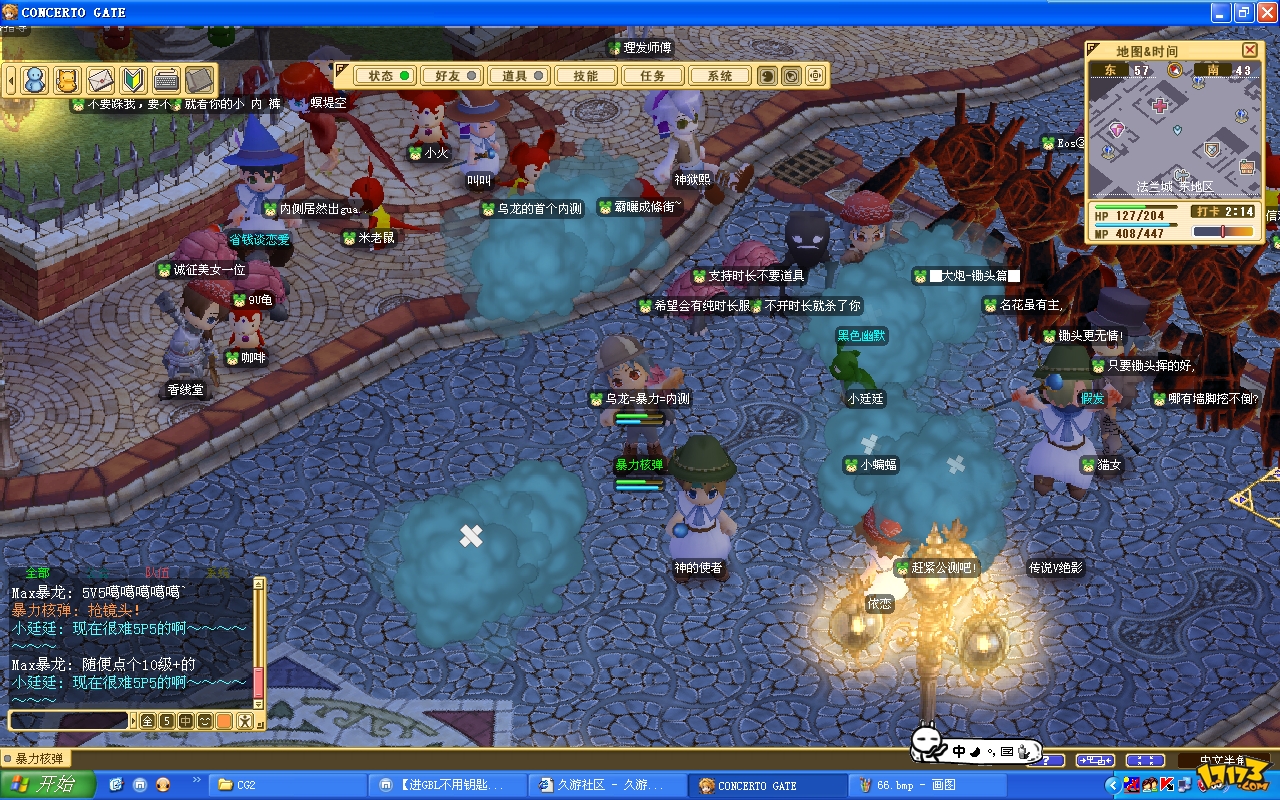Click the orange chat color swatch
Viewport: 1280px width, 800px height.
224,720
